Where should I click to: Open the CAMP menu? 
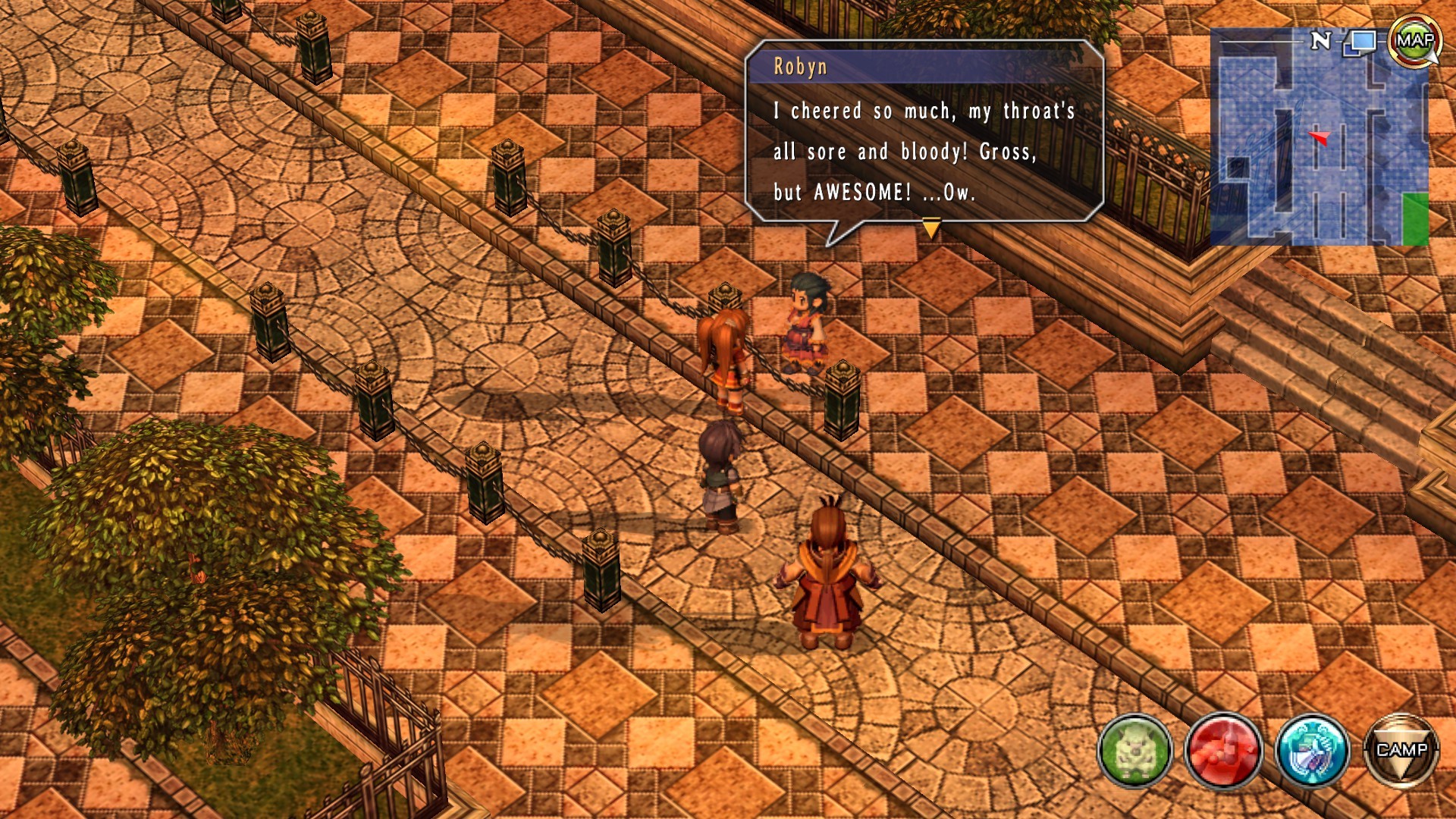click(x=1401, y=751)
